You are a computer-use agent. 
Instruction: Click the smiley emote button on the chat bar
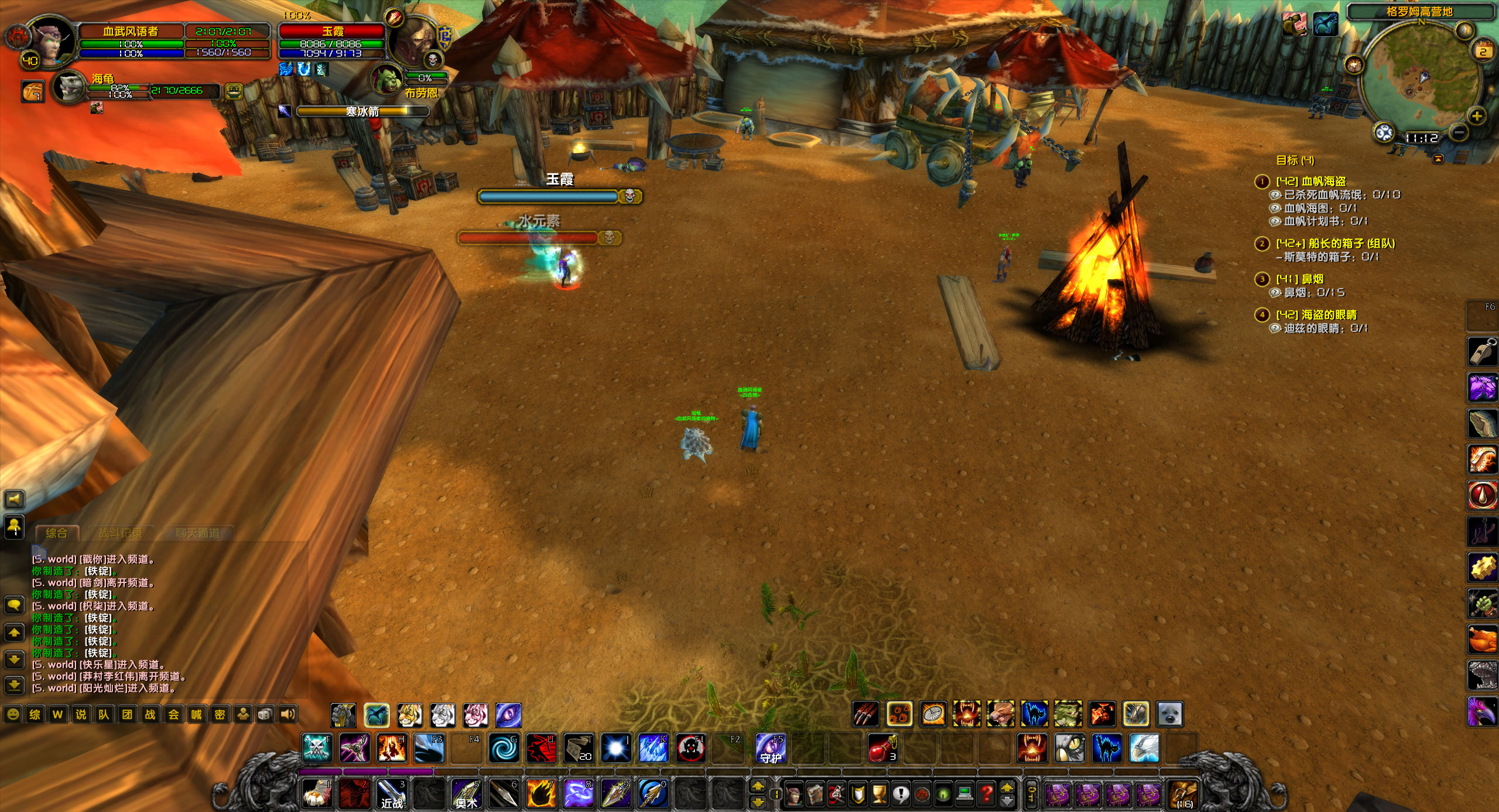13,715
